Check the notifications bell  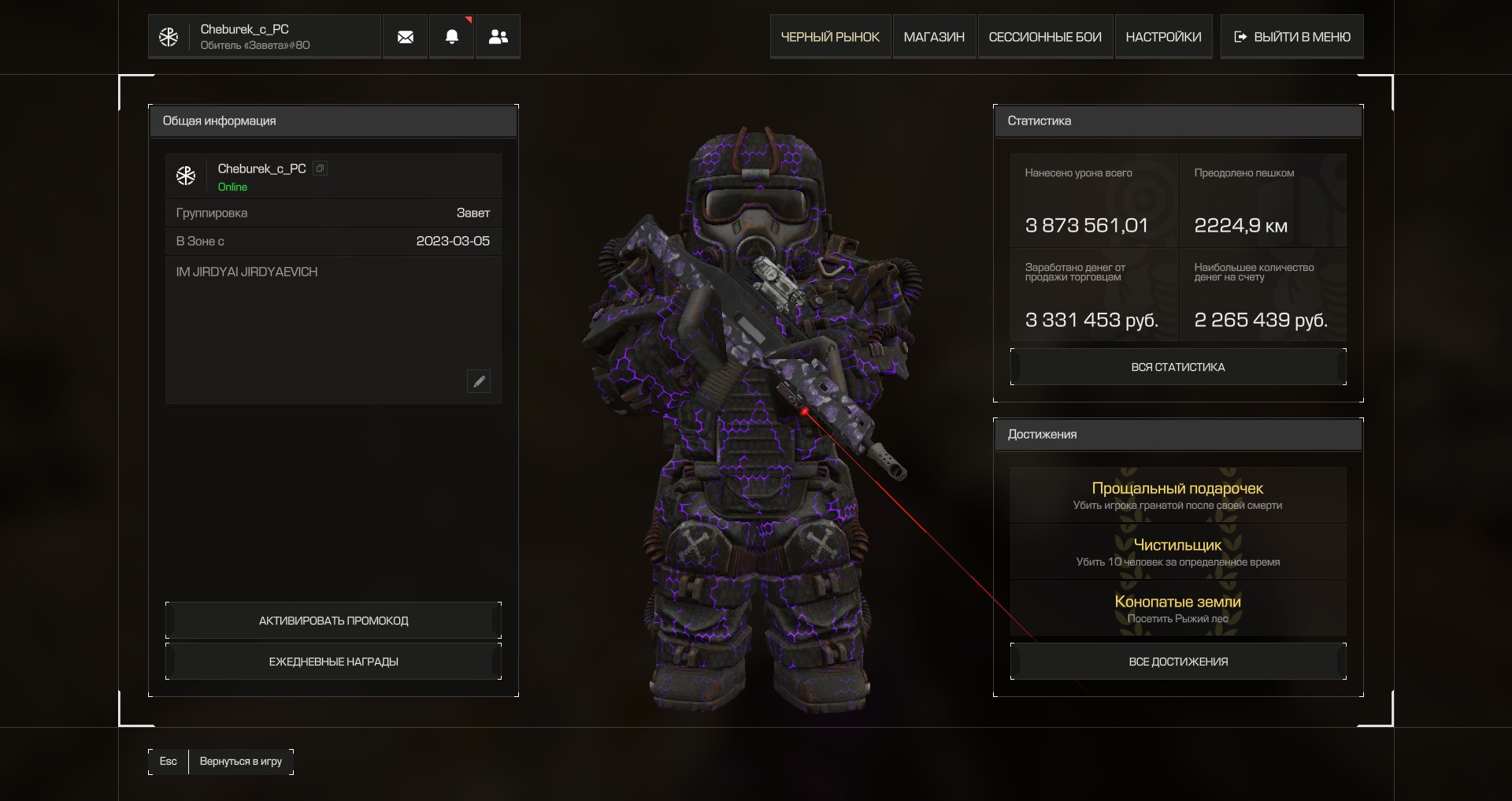[x=452, y=37]
